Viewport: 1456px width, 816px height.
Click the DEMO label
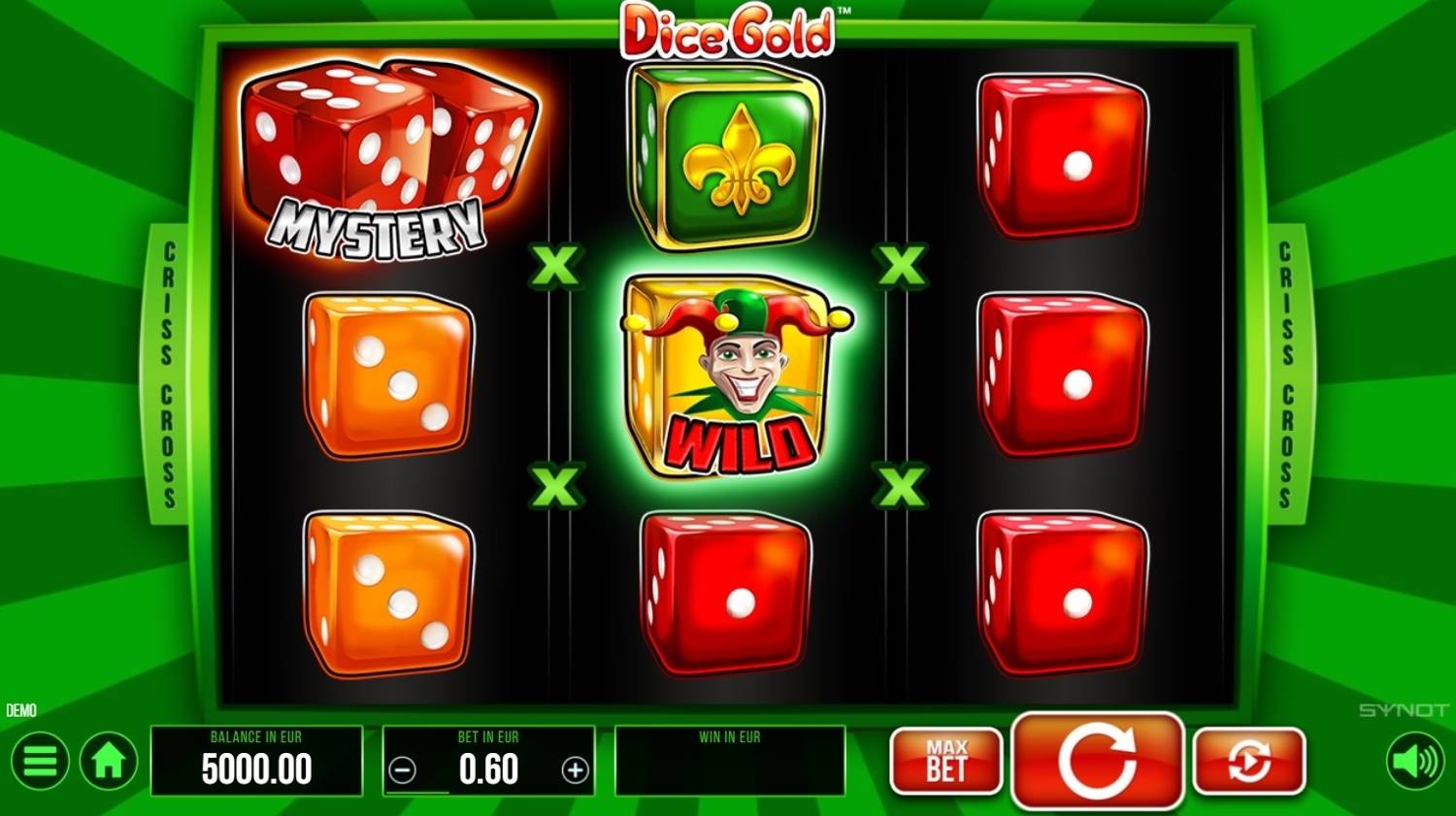[x=23, y=710]
